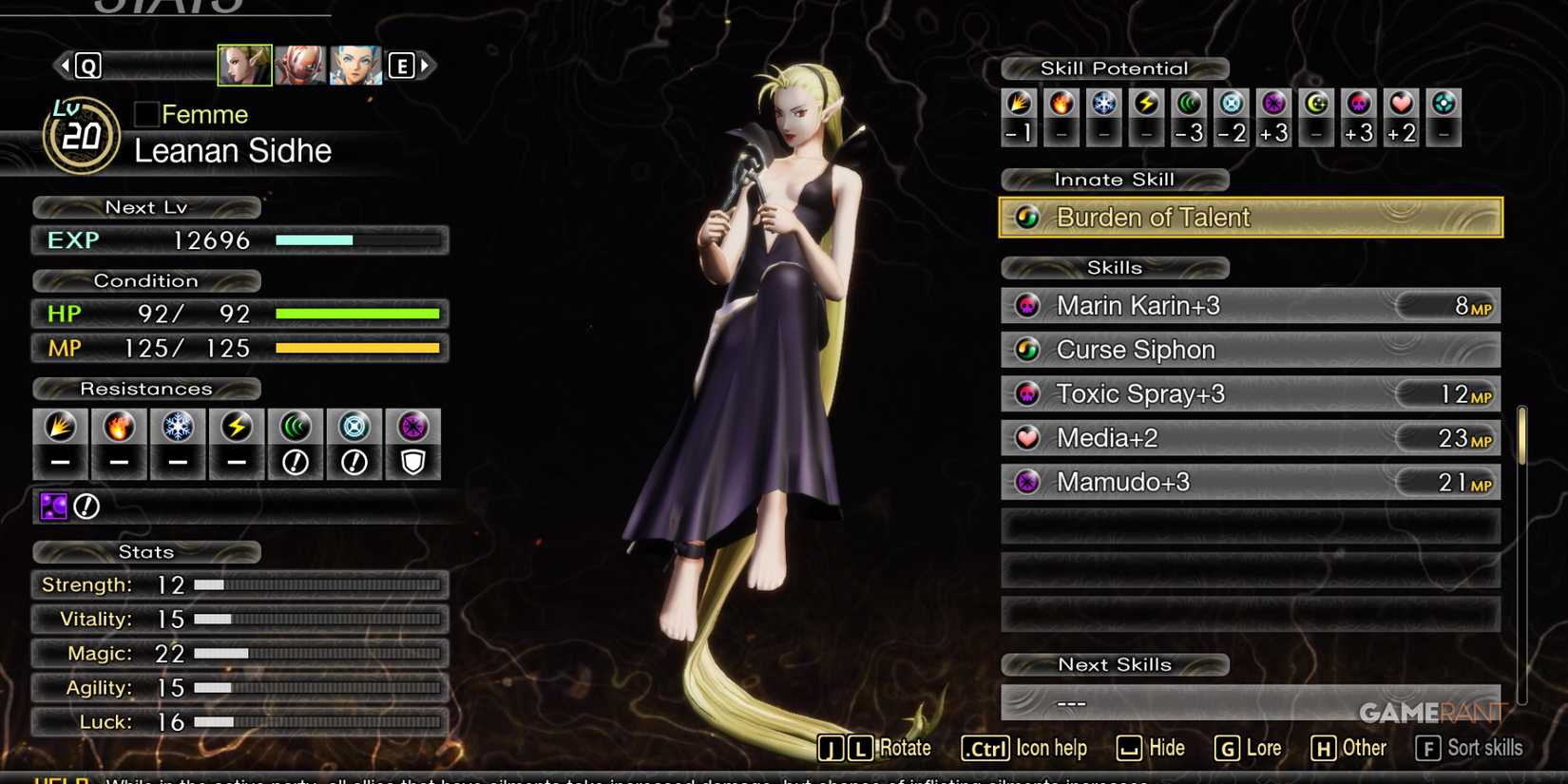
Task: Click the shield icon under Dark resistance
Action: pos(413,463)
